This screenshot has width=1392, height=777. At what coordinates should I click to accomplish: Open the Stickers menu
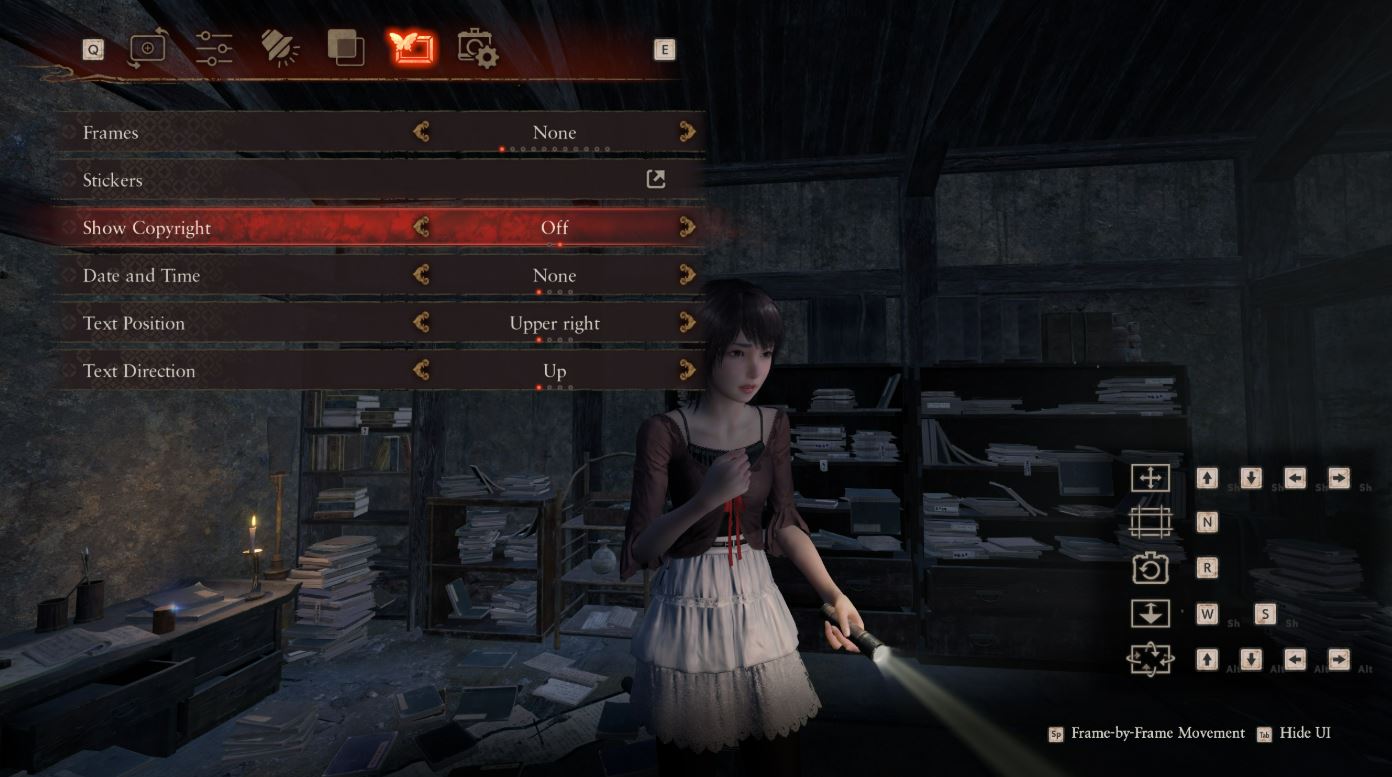pyautogui.click(x=656, y=180)
